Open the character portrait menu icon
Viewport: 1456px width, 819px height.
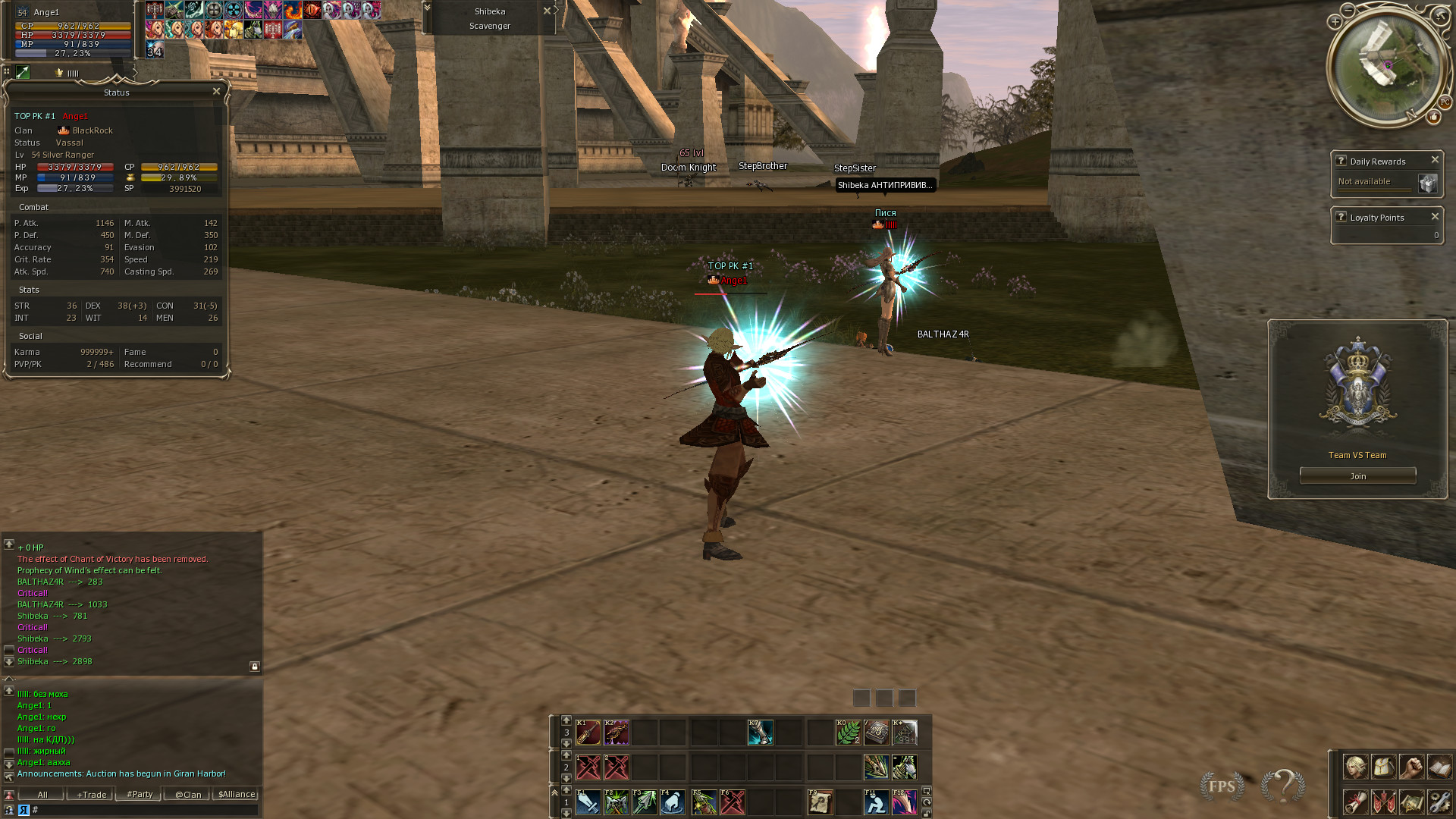[1355, 767]
